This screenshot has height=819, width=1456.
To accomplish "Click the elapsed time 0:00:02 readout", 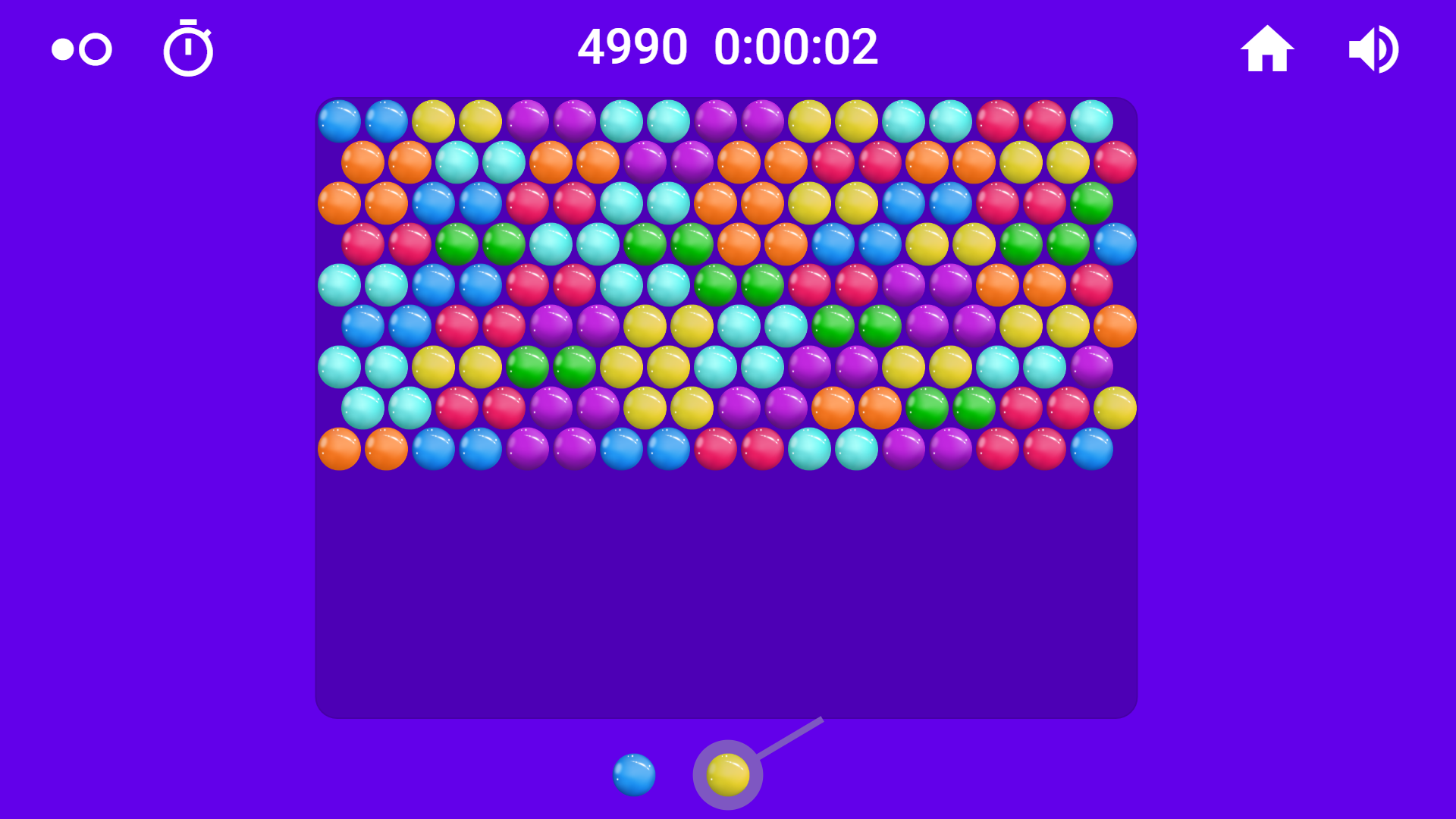I will tap(796, 47).
